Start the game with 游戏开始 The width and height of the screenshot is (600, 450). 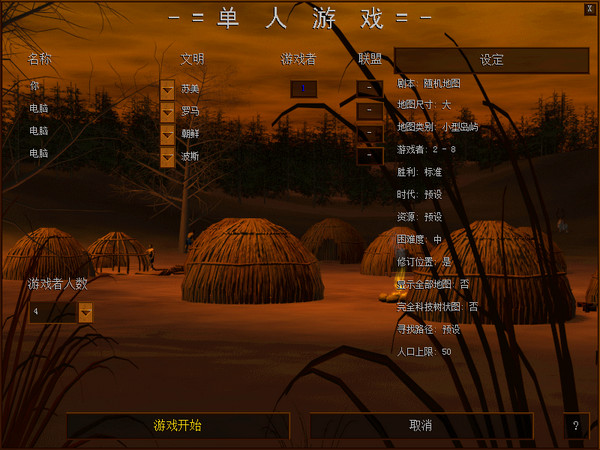(178, 426)
